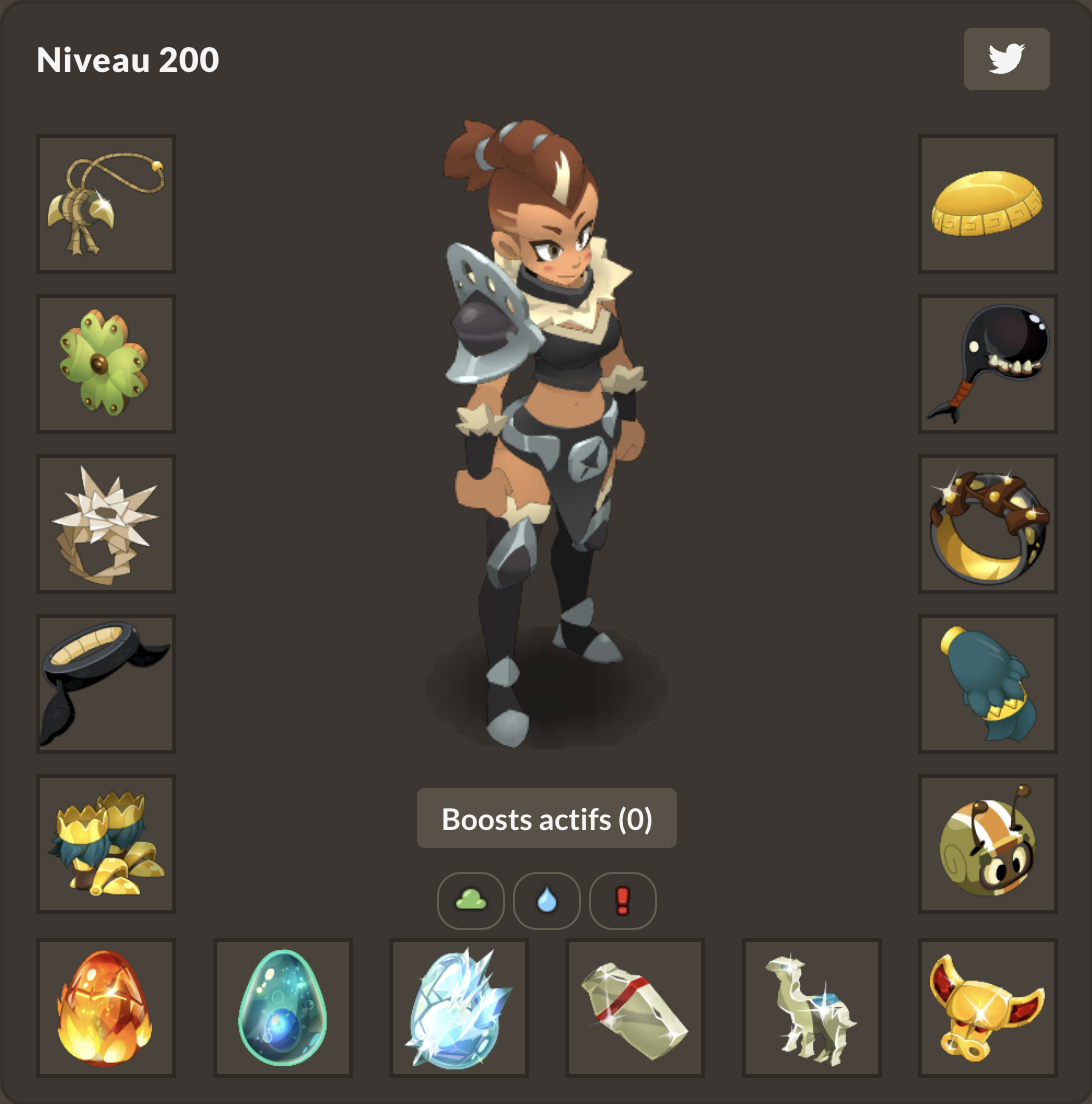
Task: Select the blue cloak equipment slot
Action: [x=988, y=684]
